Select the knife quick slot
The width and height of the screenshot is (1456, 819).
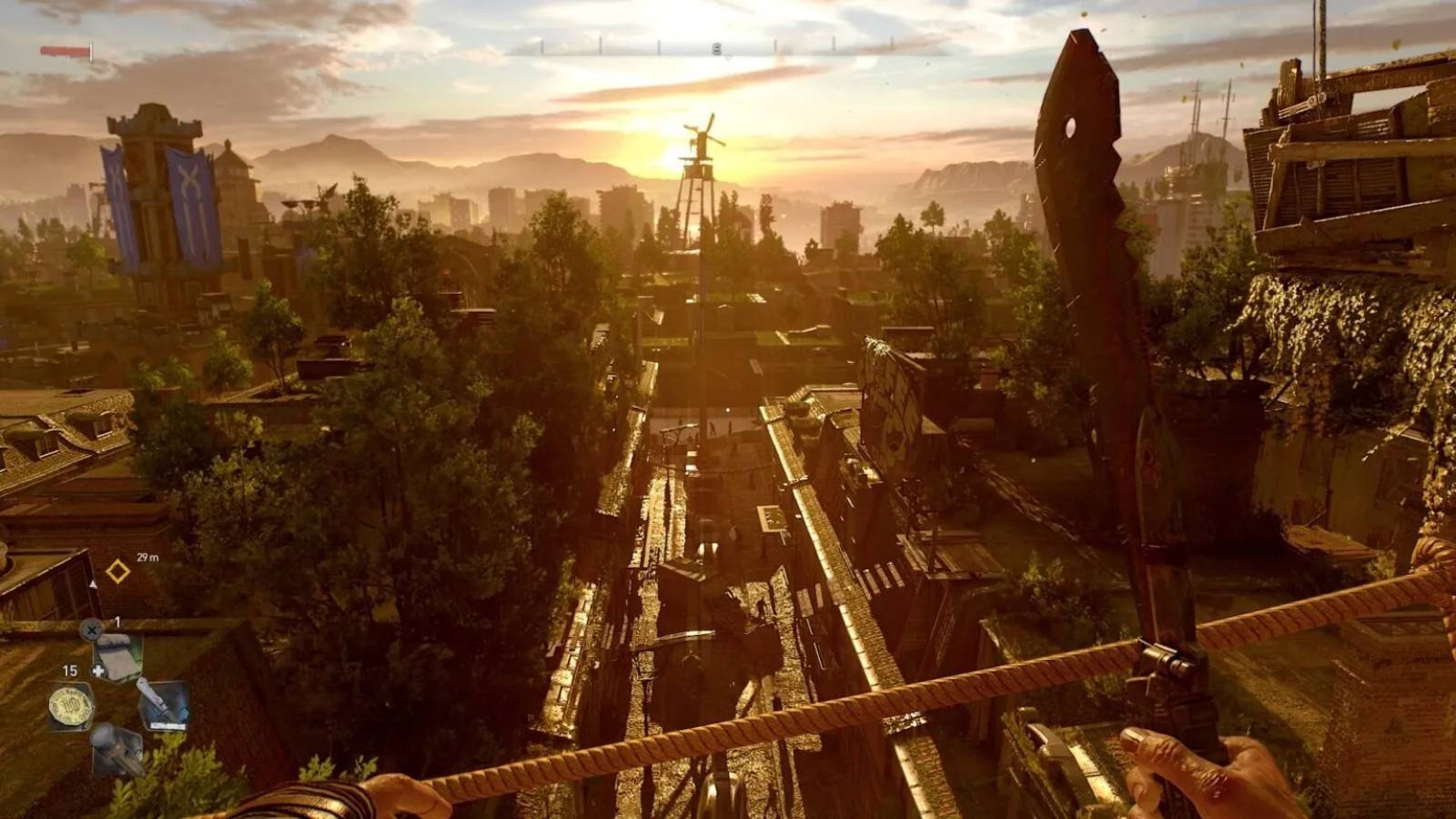point(163,704)
